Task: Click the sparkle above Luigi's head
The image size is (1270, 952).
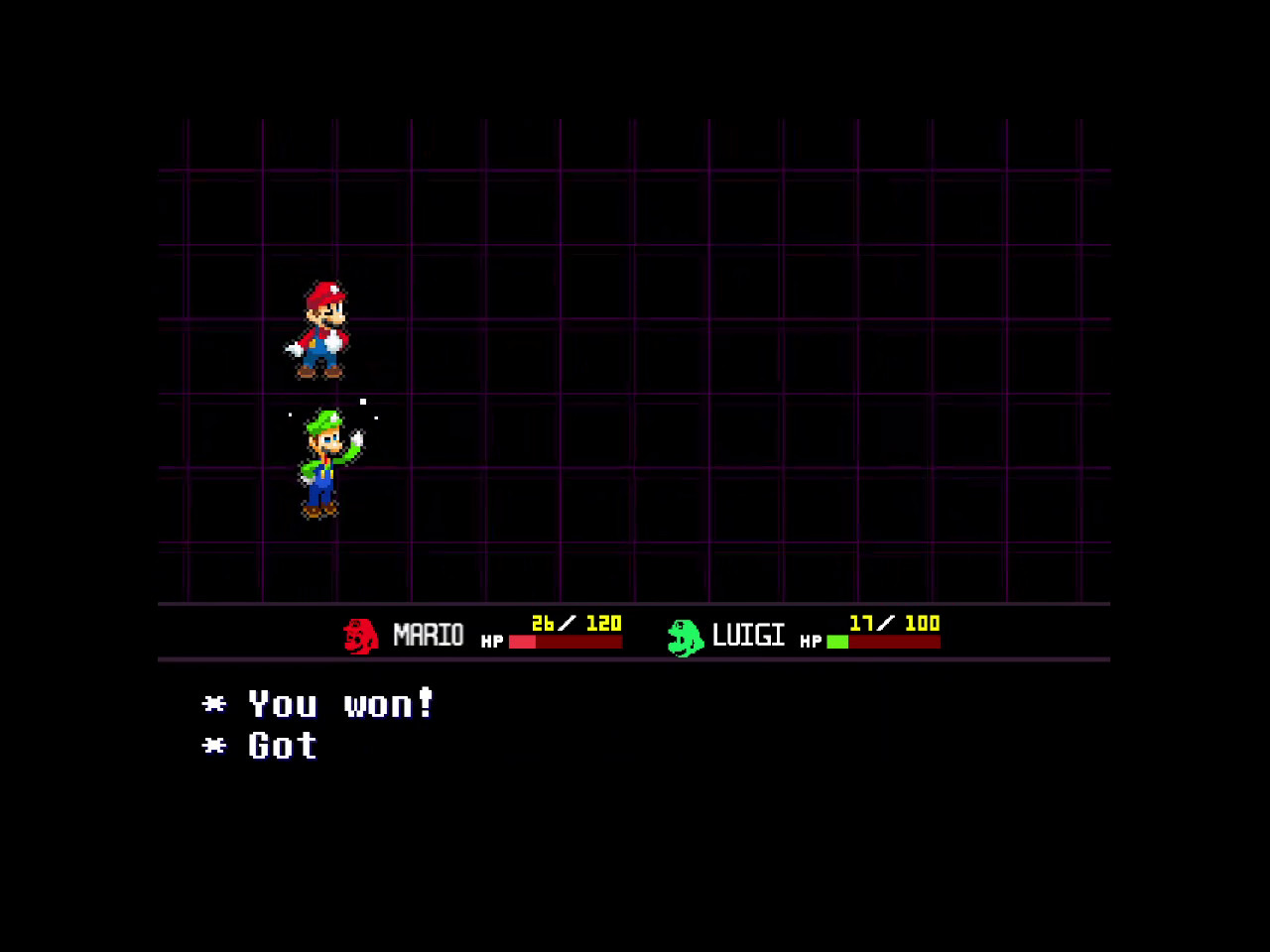Action: tap(363, 403)
